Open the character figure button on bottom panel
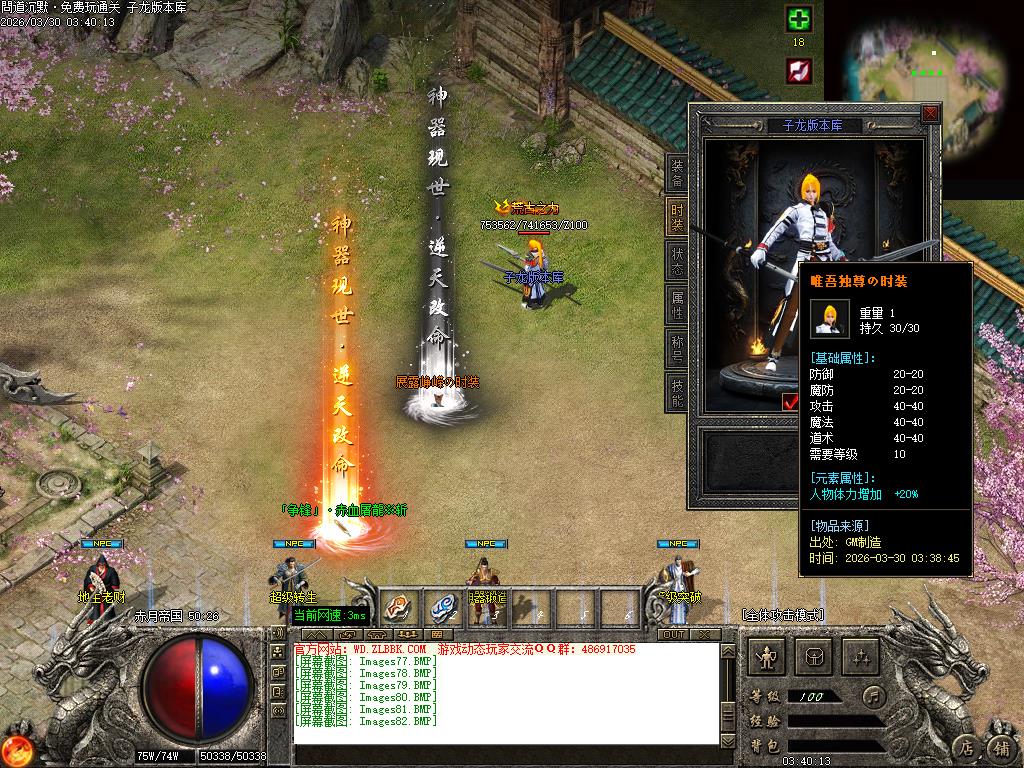 tap(768, 657)
